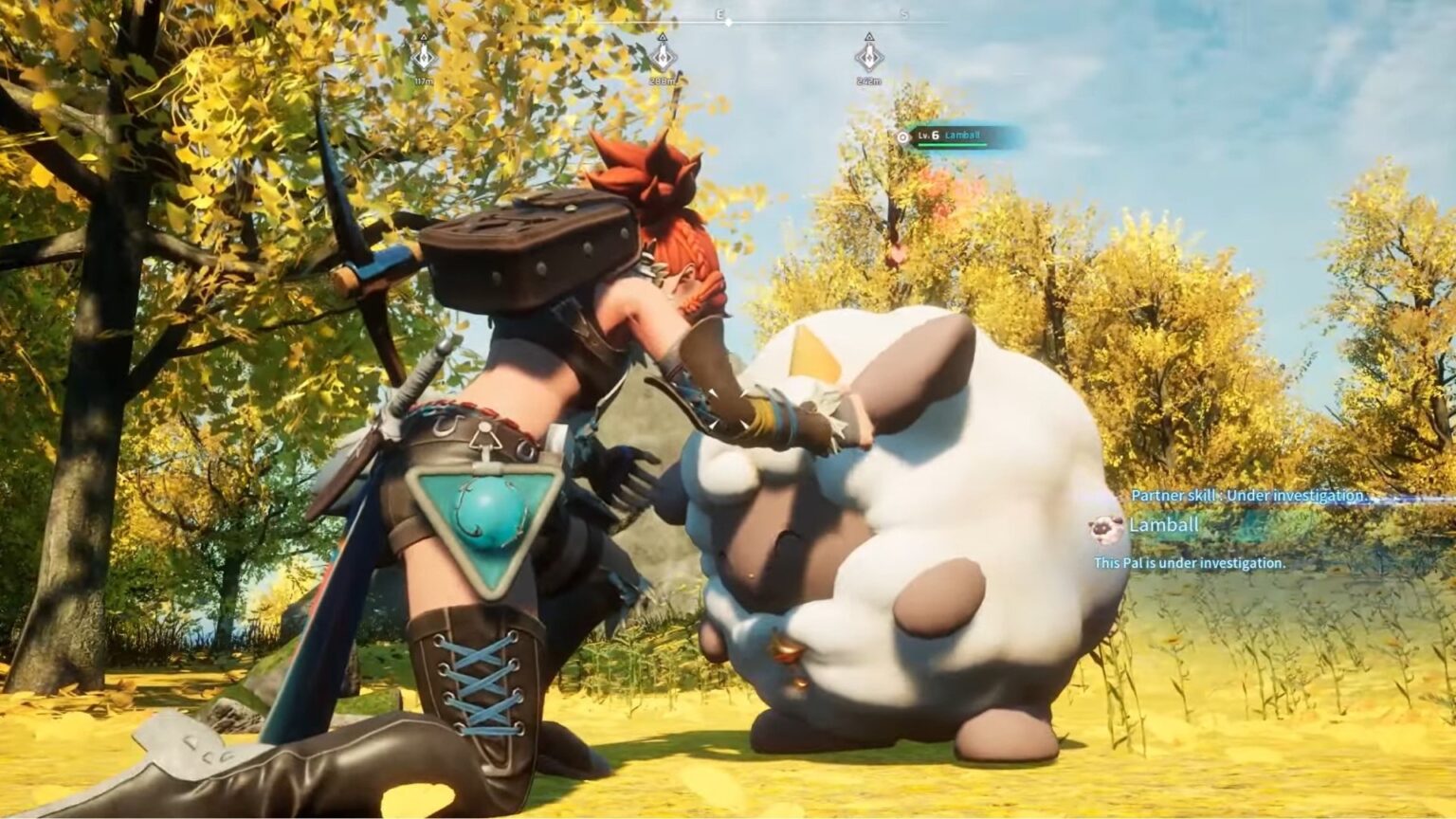
Task: Click Lamball's green health bar
Action: click(x=952, y=144)
